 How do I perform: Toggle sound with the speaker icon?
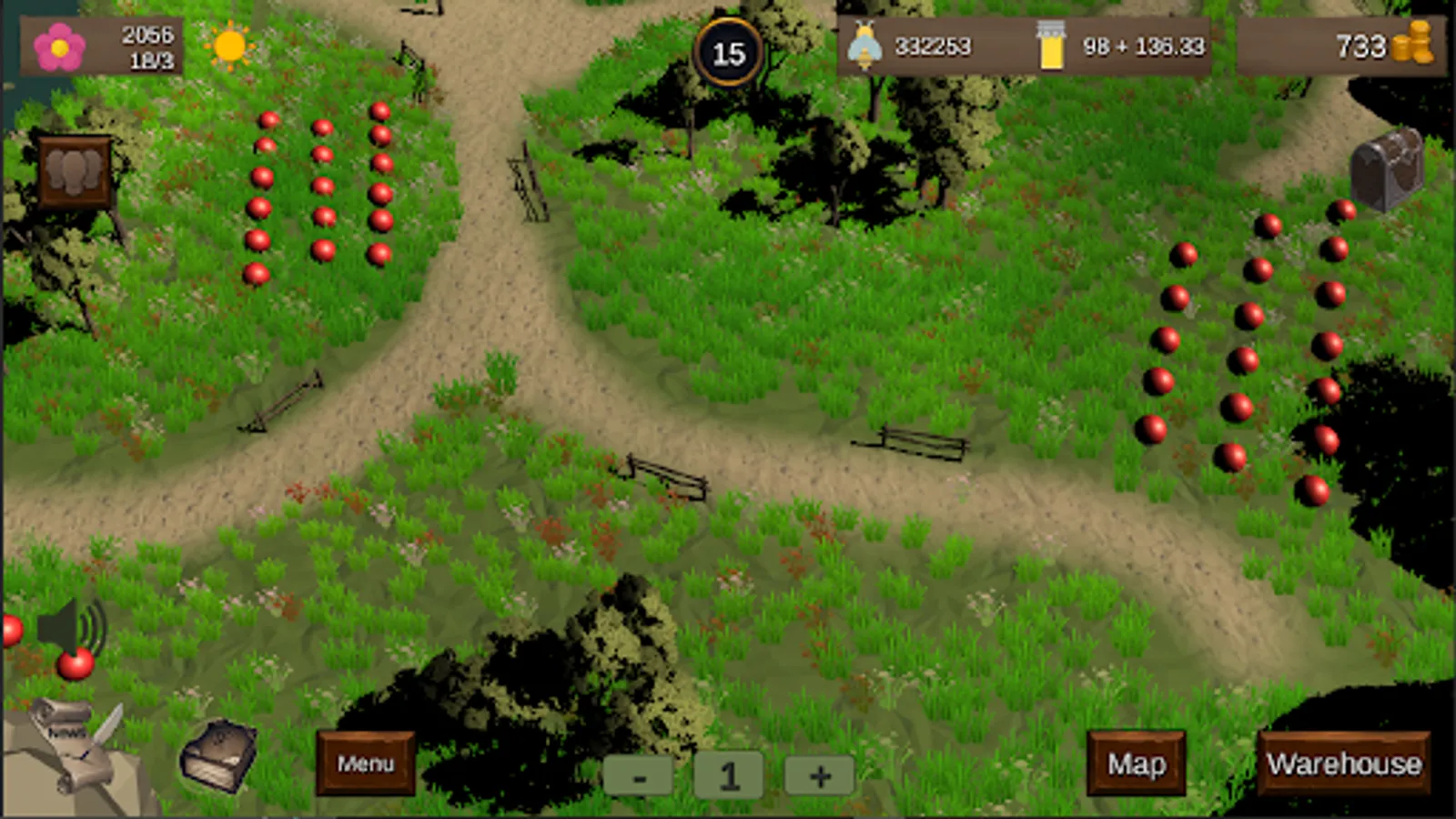[71, 628]
